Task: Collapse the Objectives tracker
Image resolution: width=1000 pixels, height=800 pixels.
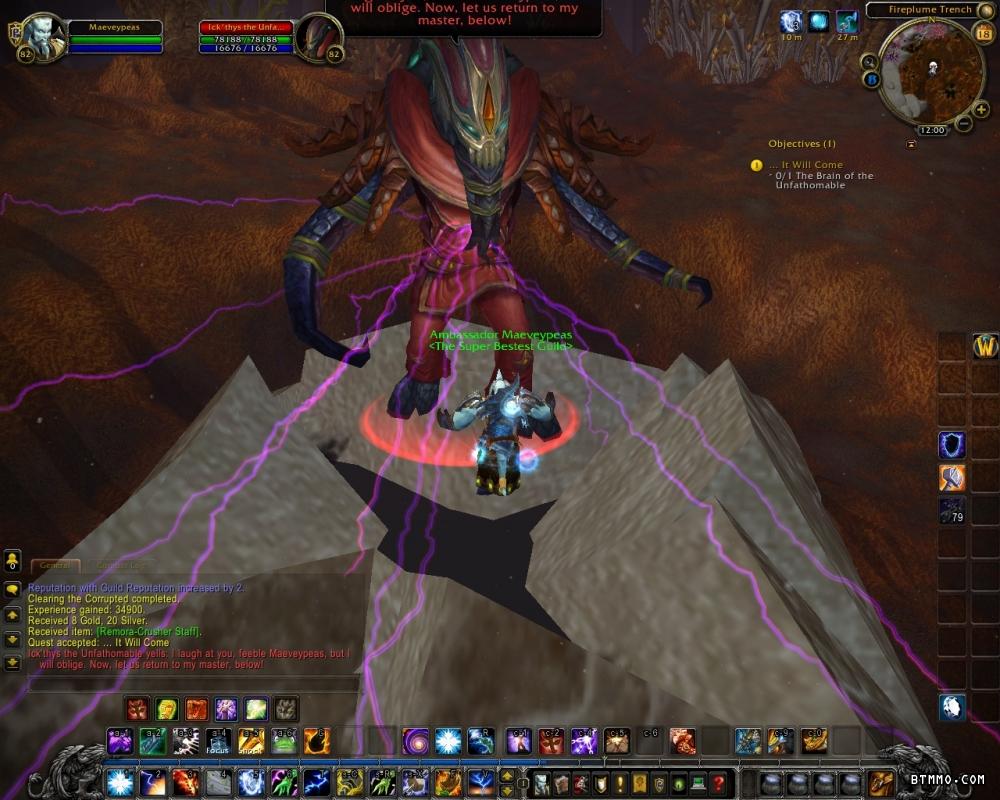Action: [x=911, y=144]
